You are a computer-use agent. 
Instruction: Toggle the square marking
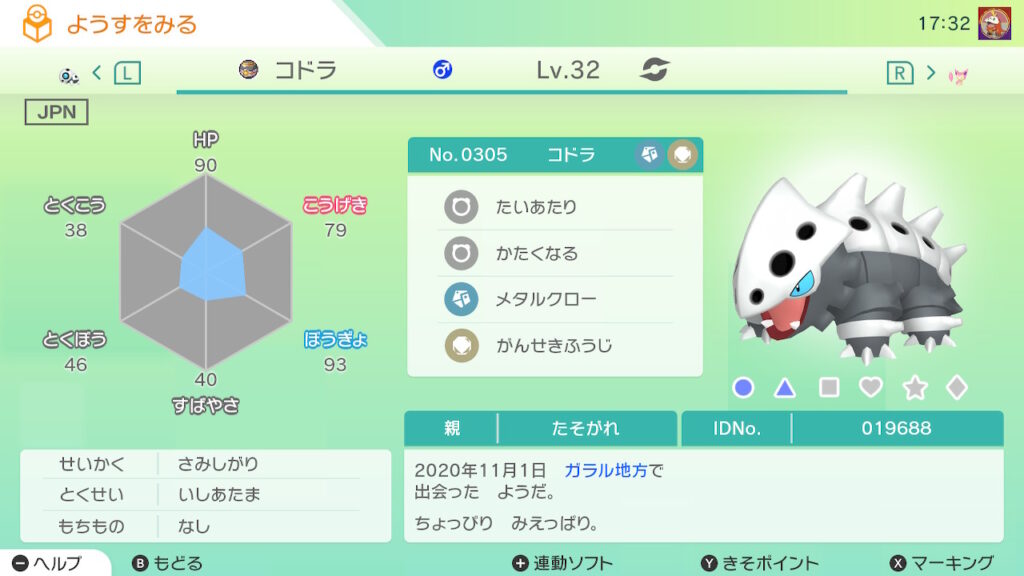tap(829, 388)
